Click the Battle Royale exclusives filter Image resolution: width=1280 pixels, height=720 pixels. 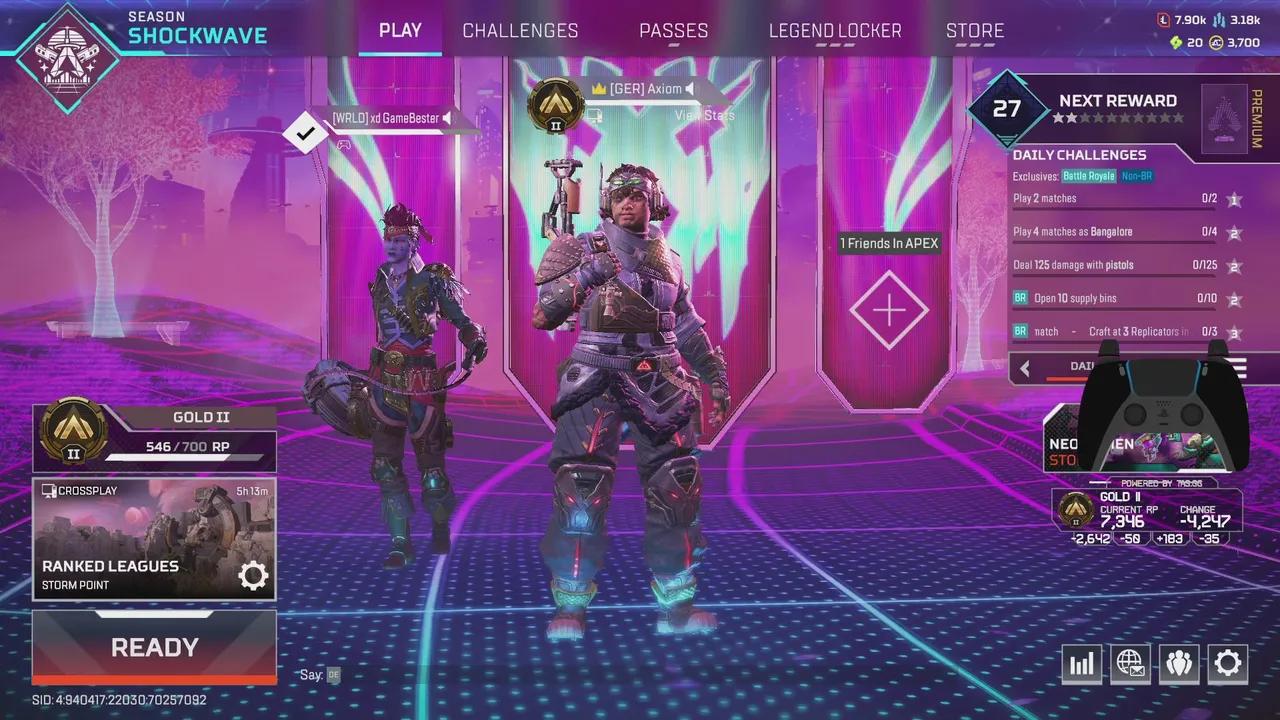1089,175
